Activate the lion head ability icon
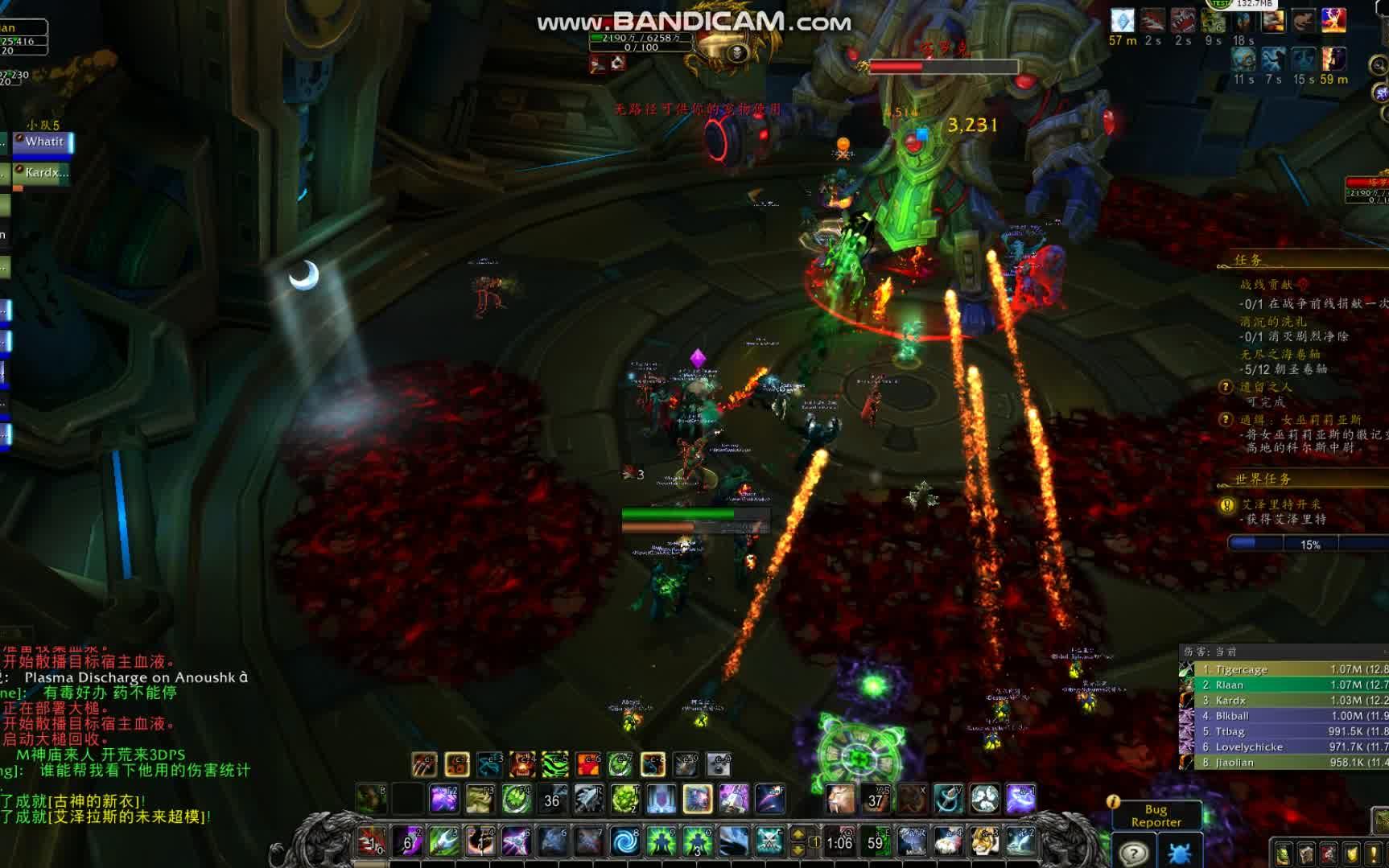Viewport: 1389px width, 868px height. pos(839,799)
